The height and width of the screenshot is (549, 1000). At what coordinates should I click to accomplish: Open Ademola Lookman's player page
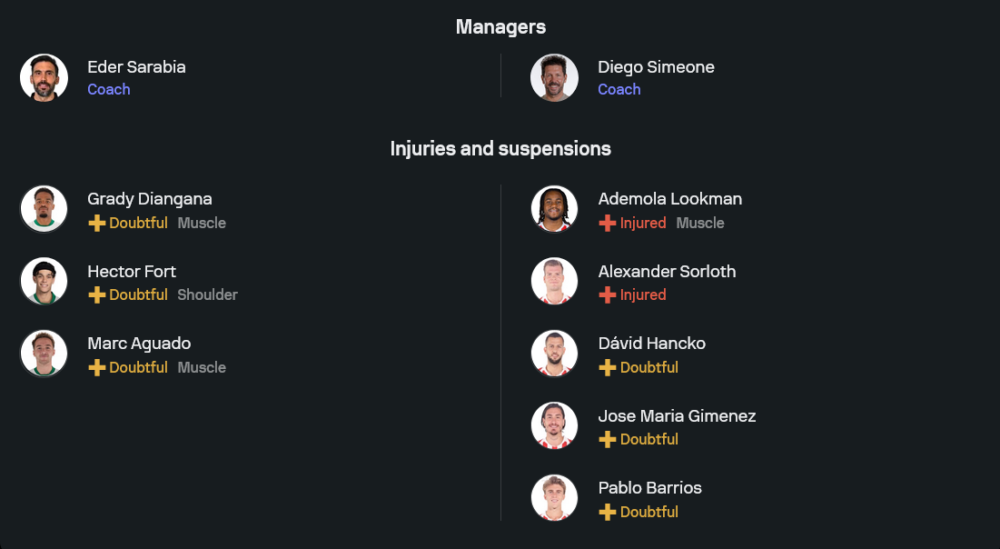click(669, 199)
